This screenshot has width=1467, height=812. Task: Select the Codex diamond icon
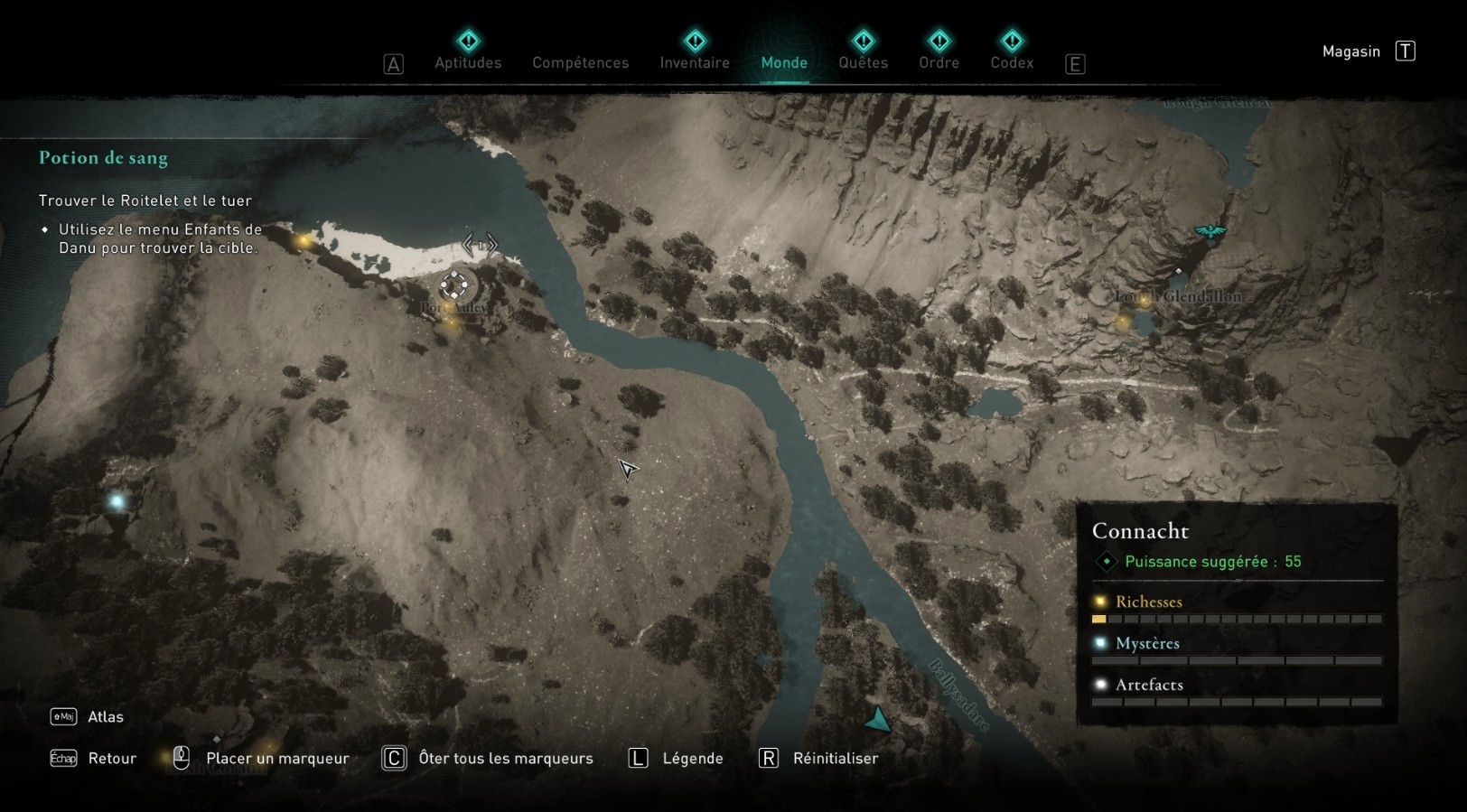point(1011,40)
